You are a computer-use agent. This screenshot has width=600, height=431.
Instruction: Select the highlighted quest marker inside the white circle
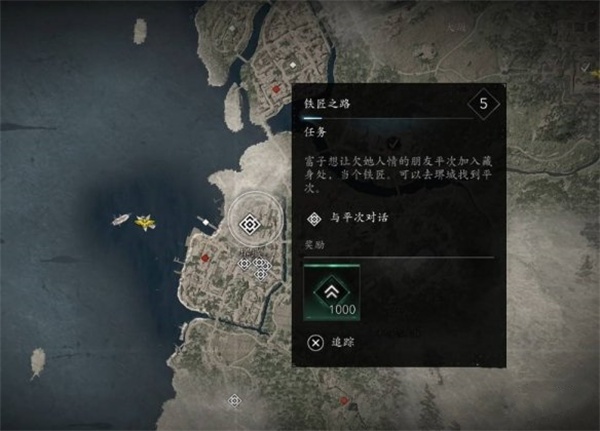(249, 223)
